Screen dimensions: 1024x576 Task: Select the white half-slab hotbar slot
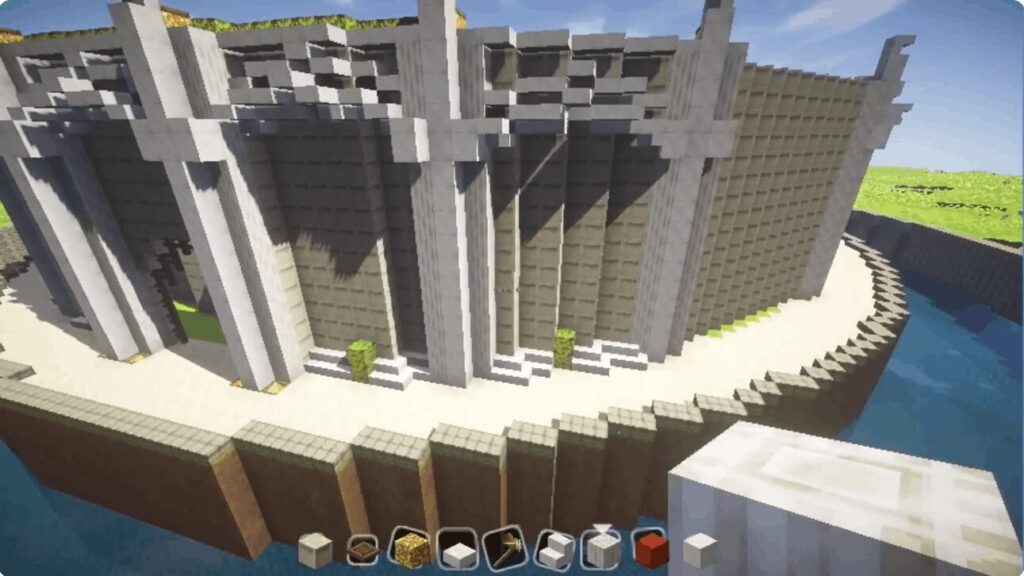pos(457,549)
